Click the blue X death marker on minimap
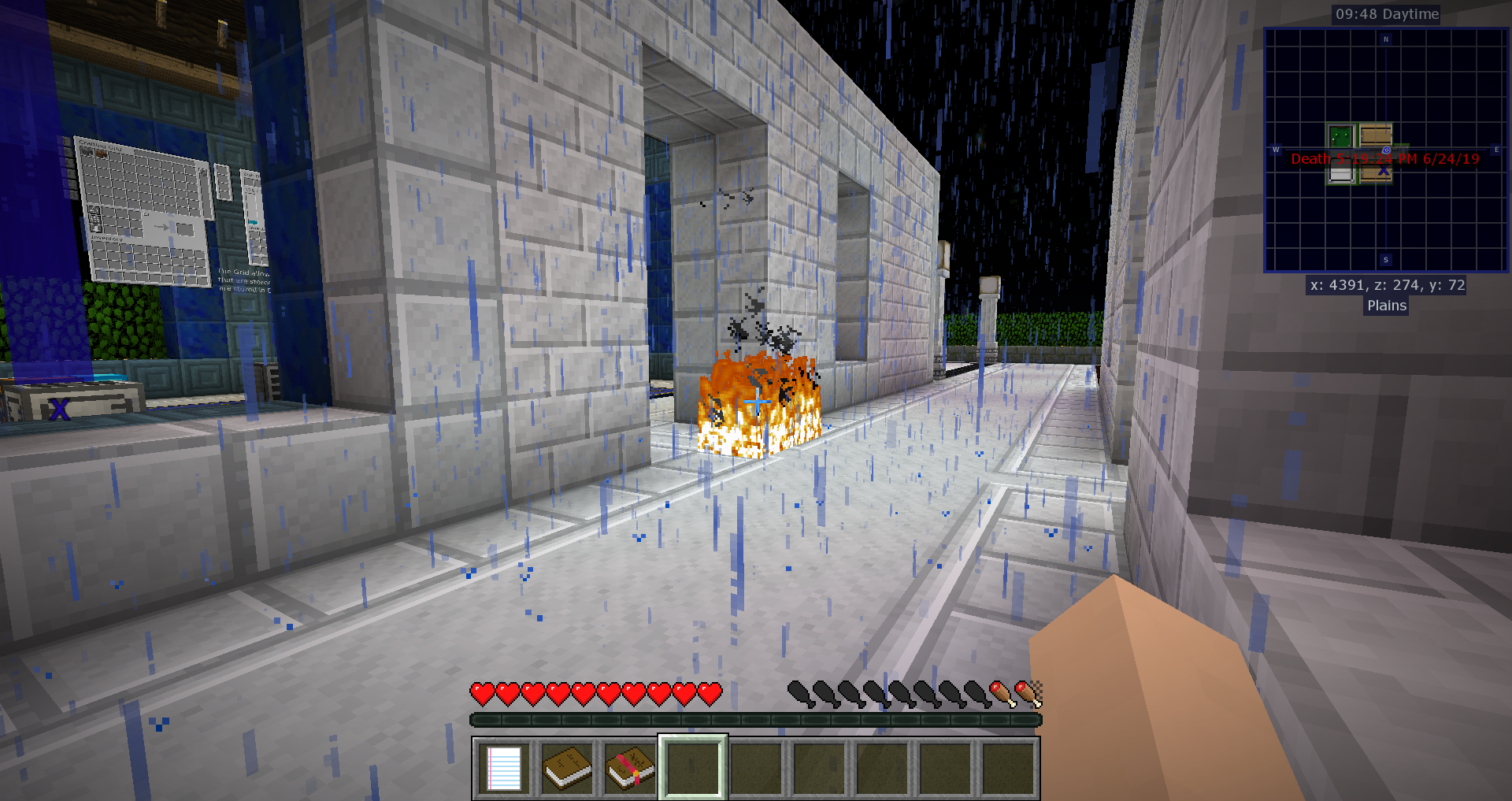The height and width of the screenshot is (801, 1512). click(x=1384, y=170)
